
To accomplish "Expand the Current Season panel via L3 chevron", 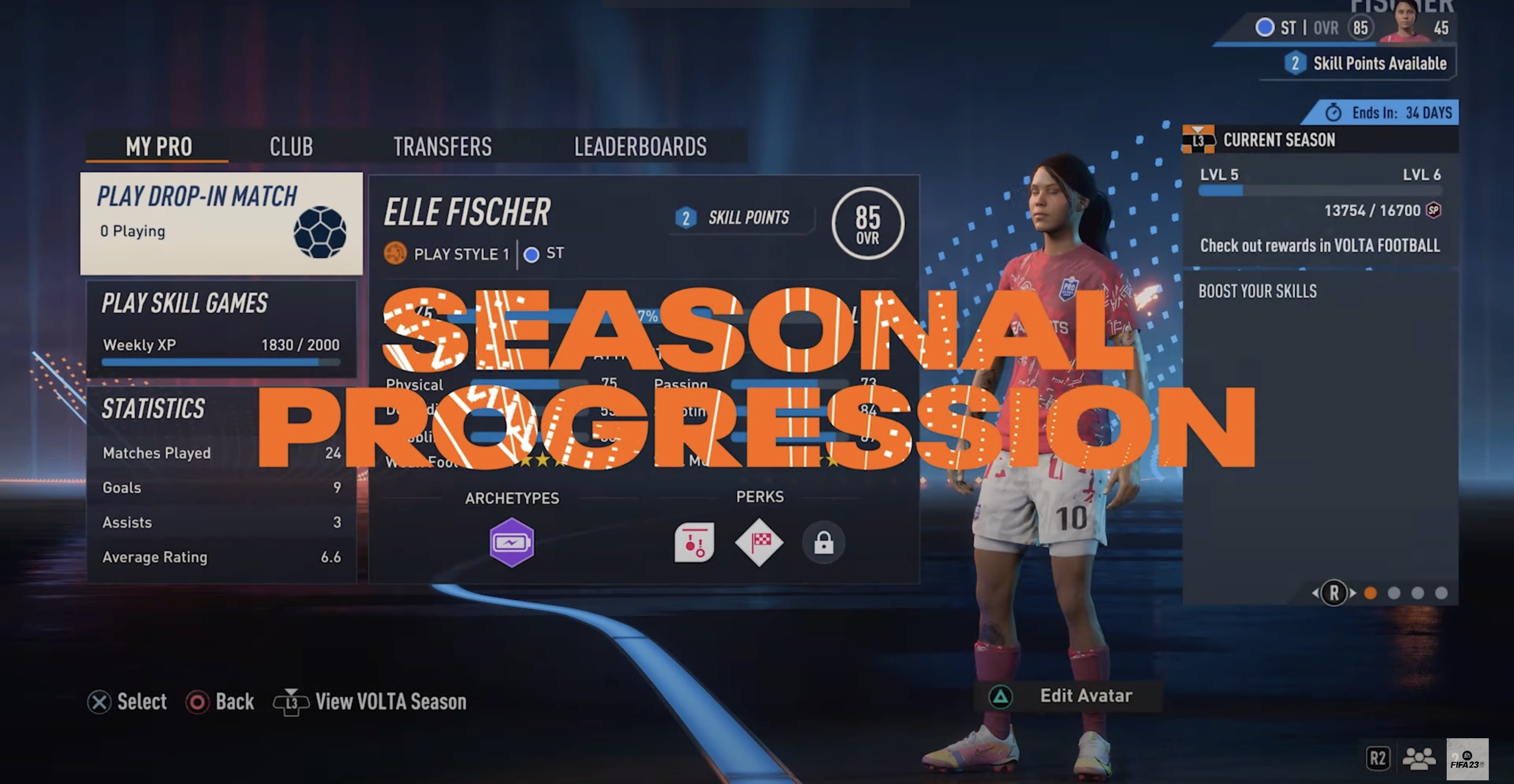I will [x=1200, y=140].
